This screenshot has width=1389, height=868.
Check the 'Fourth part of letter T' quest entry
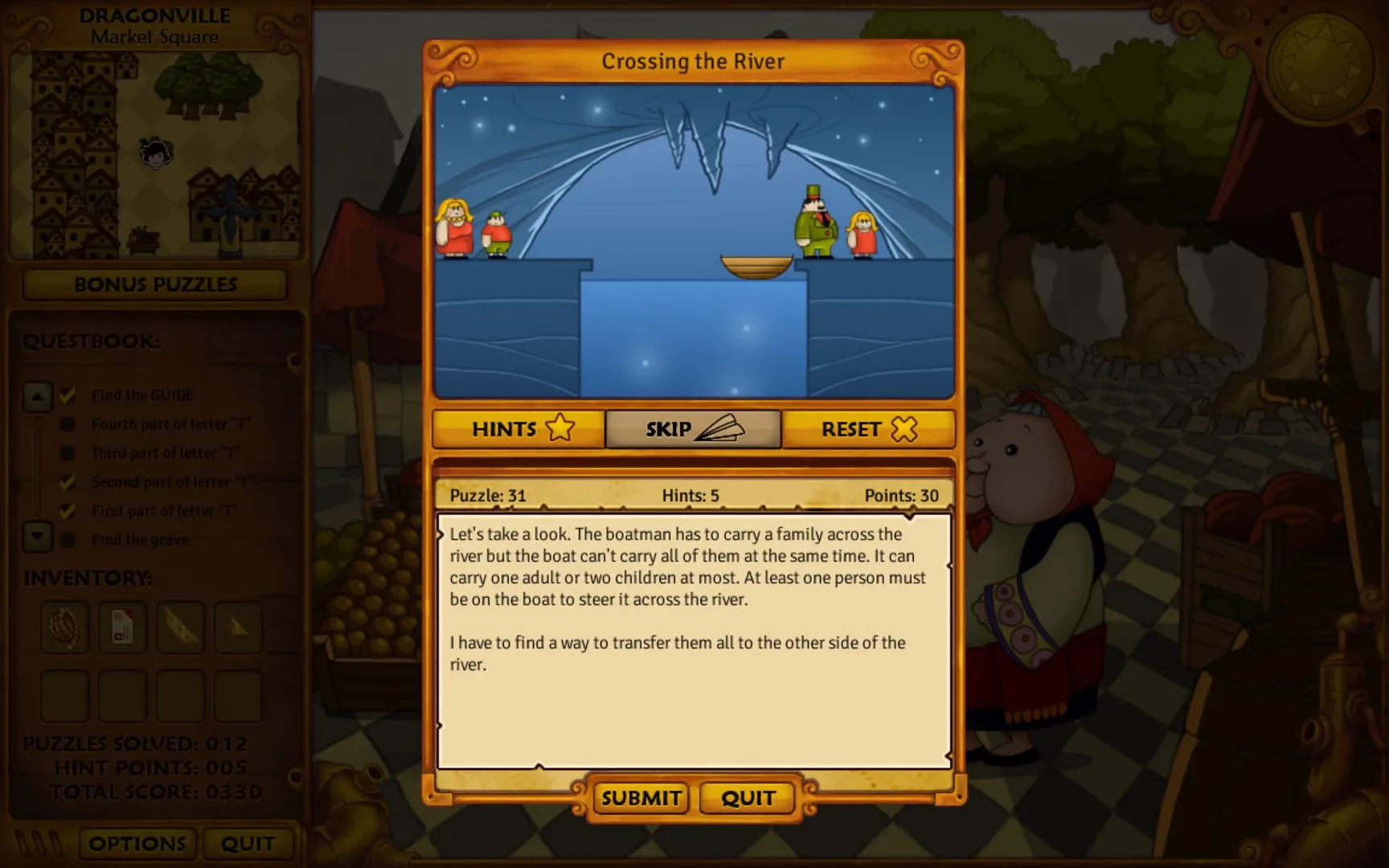pyautogui.click(x=68, y=424)
